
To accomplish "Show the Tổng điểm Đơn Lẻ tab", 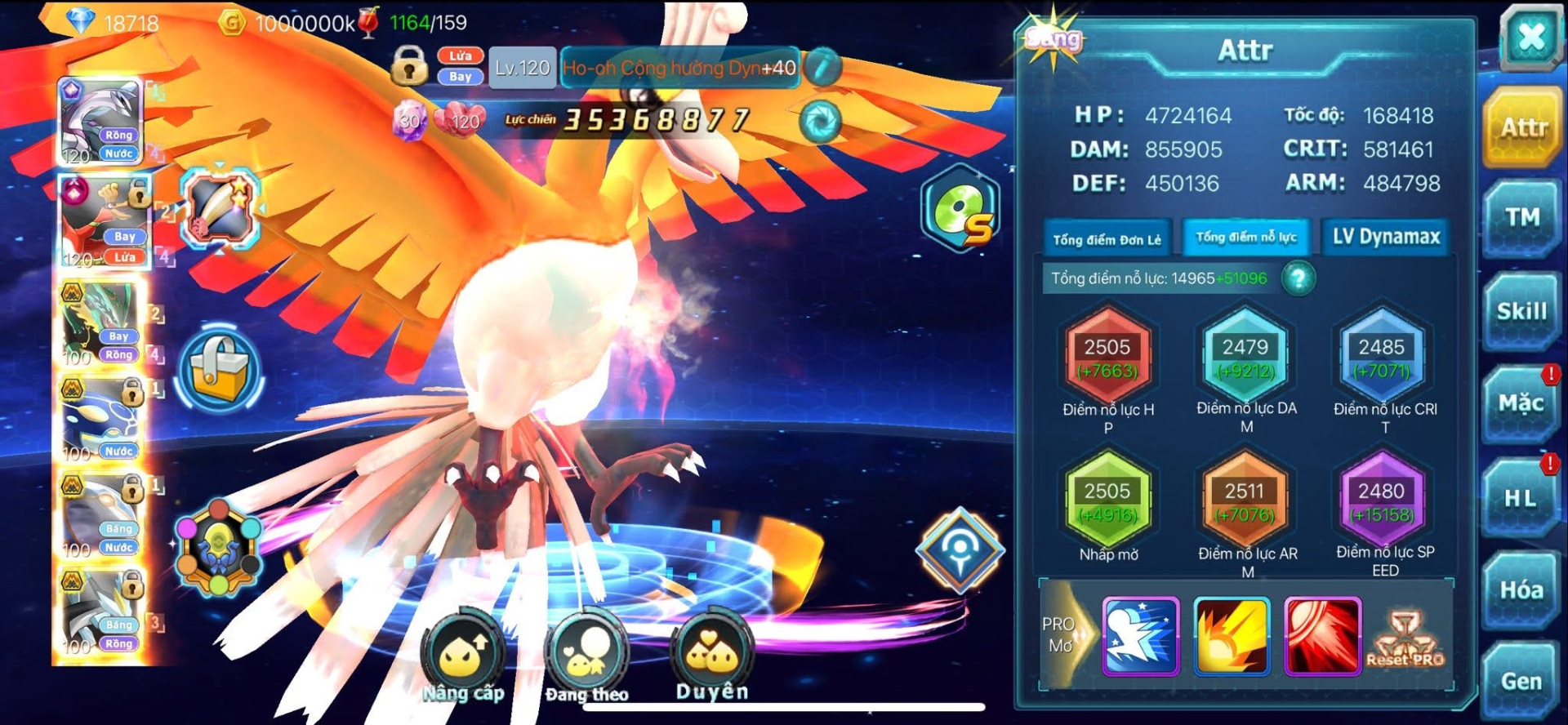I will [1107, 239].
